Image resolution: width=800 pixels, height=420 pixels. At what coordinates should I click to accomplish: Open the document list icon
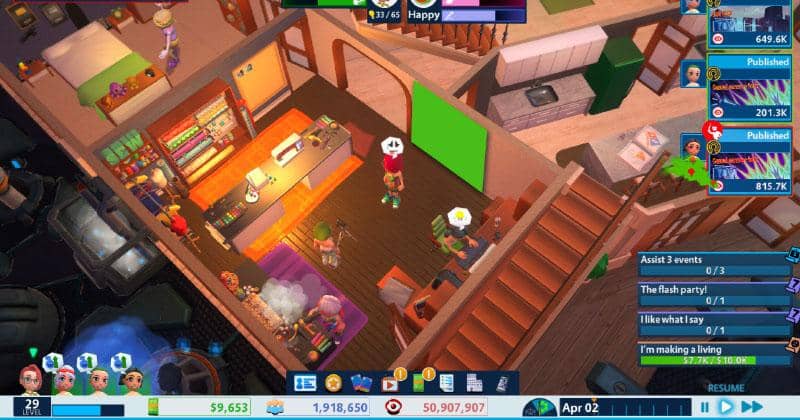tap(446, 383)
